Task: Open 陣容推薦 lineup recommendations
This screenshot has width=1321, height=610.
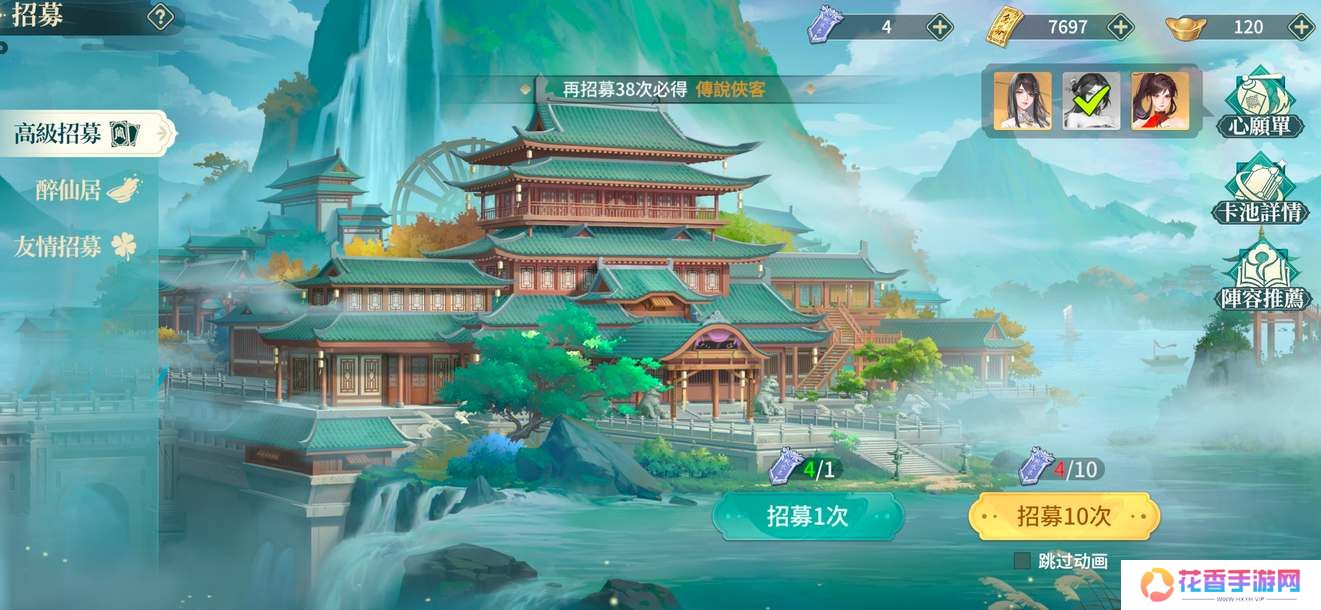Action: click(1260, 274)
